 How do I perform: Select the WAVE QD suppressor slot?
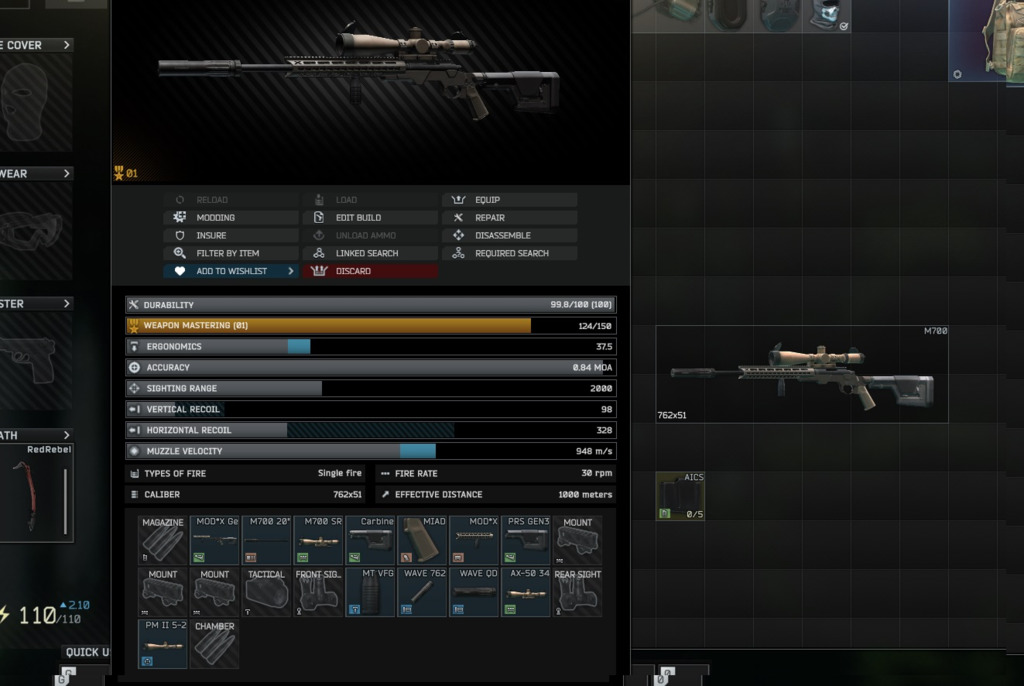tap(474, 593)
